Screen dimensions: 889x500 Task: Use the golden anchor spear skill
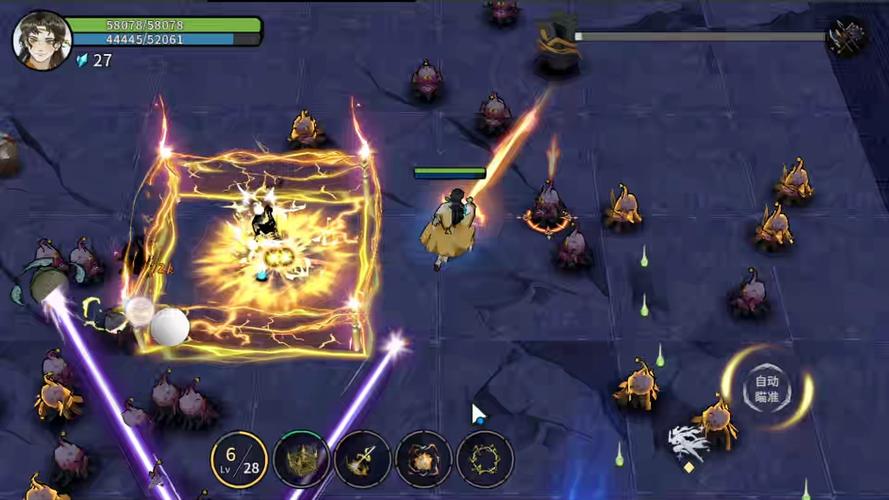click(362, 459)
